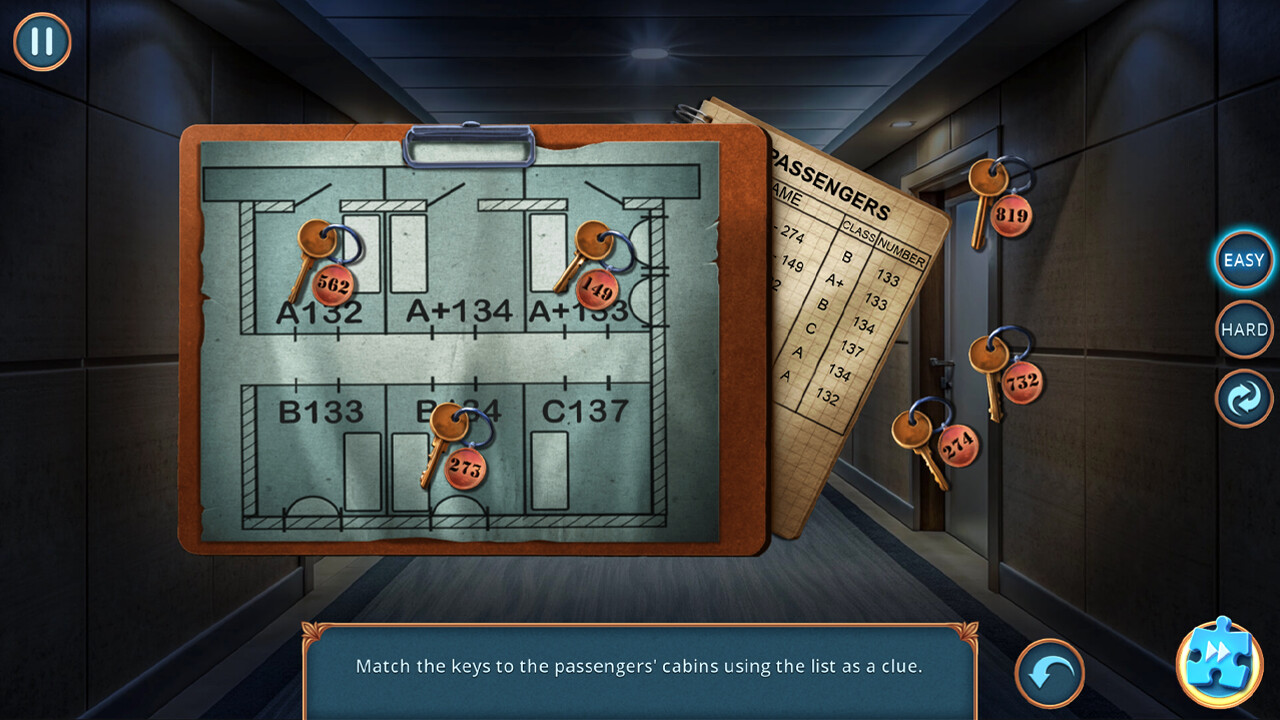Switch difficulty to HARD mode
1280x720 pixels.
click(x=1243, y=329)
